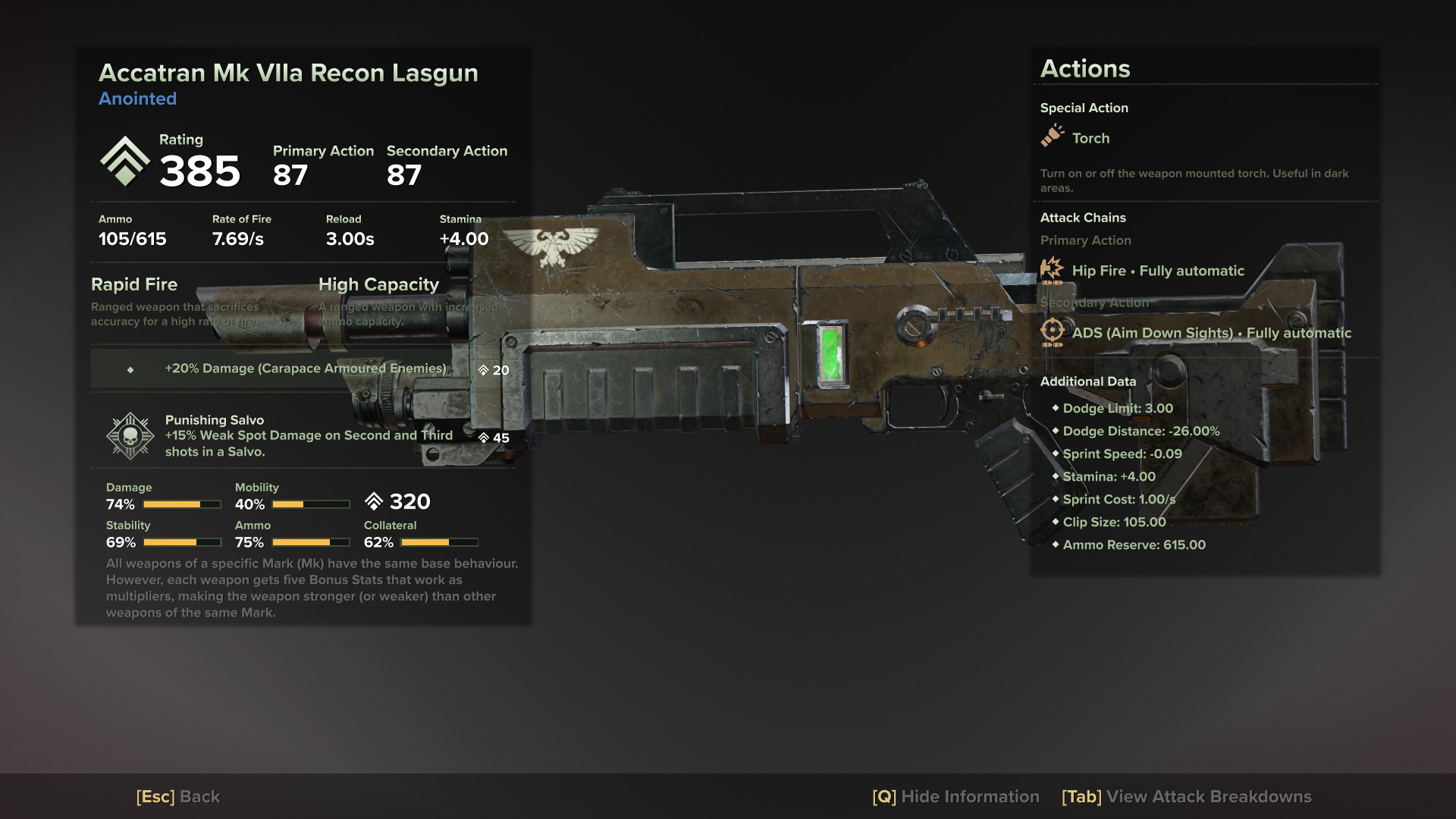Select the Carapace Armoured damage perk row
1456x819 pixels.
click(x=305, y=369)
